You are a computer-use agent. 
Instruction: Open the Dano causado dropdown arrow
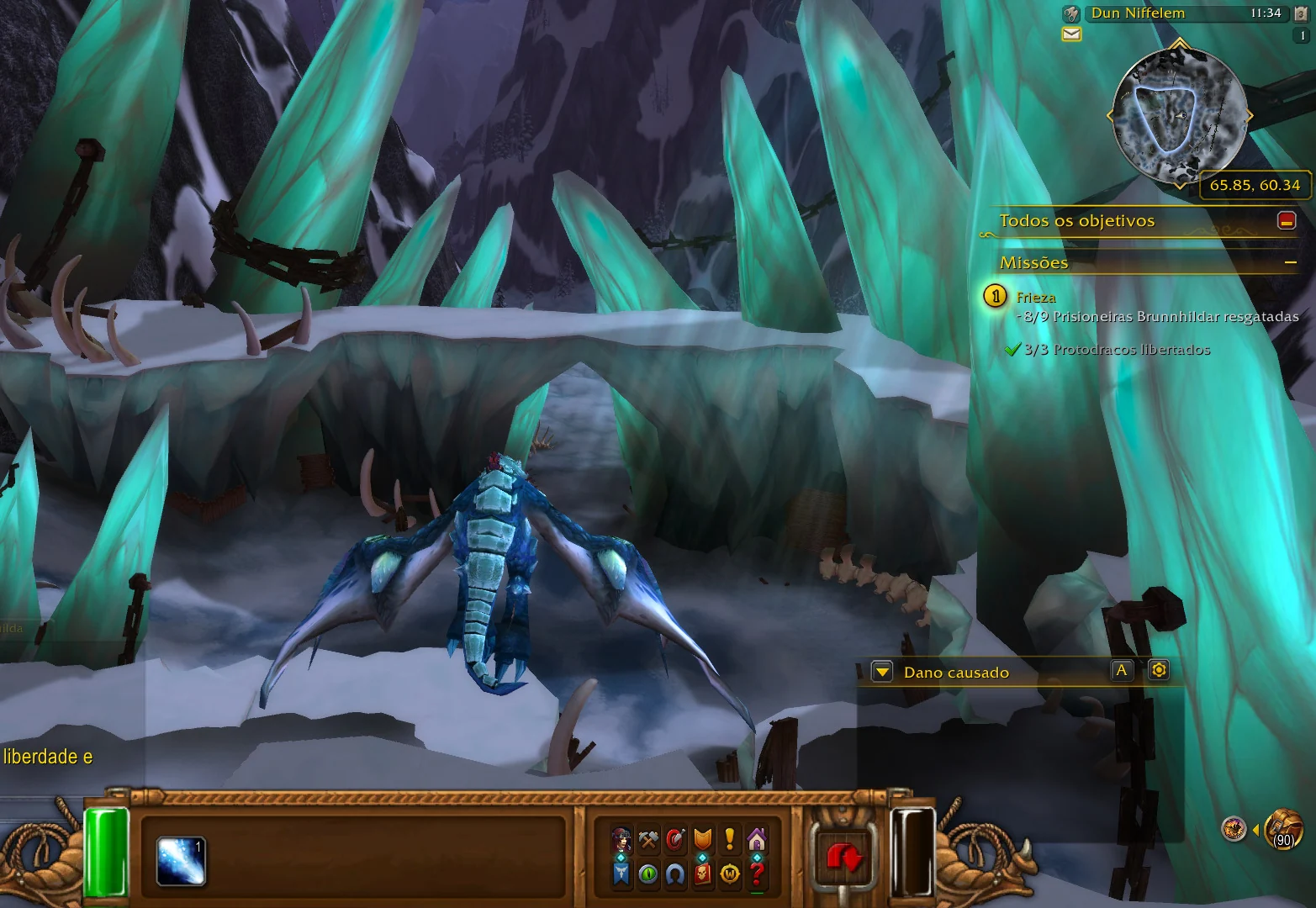pyautogui.click(x=882, y=672)
